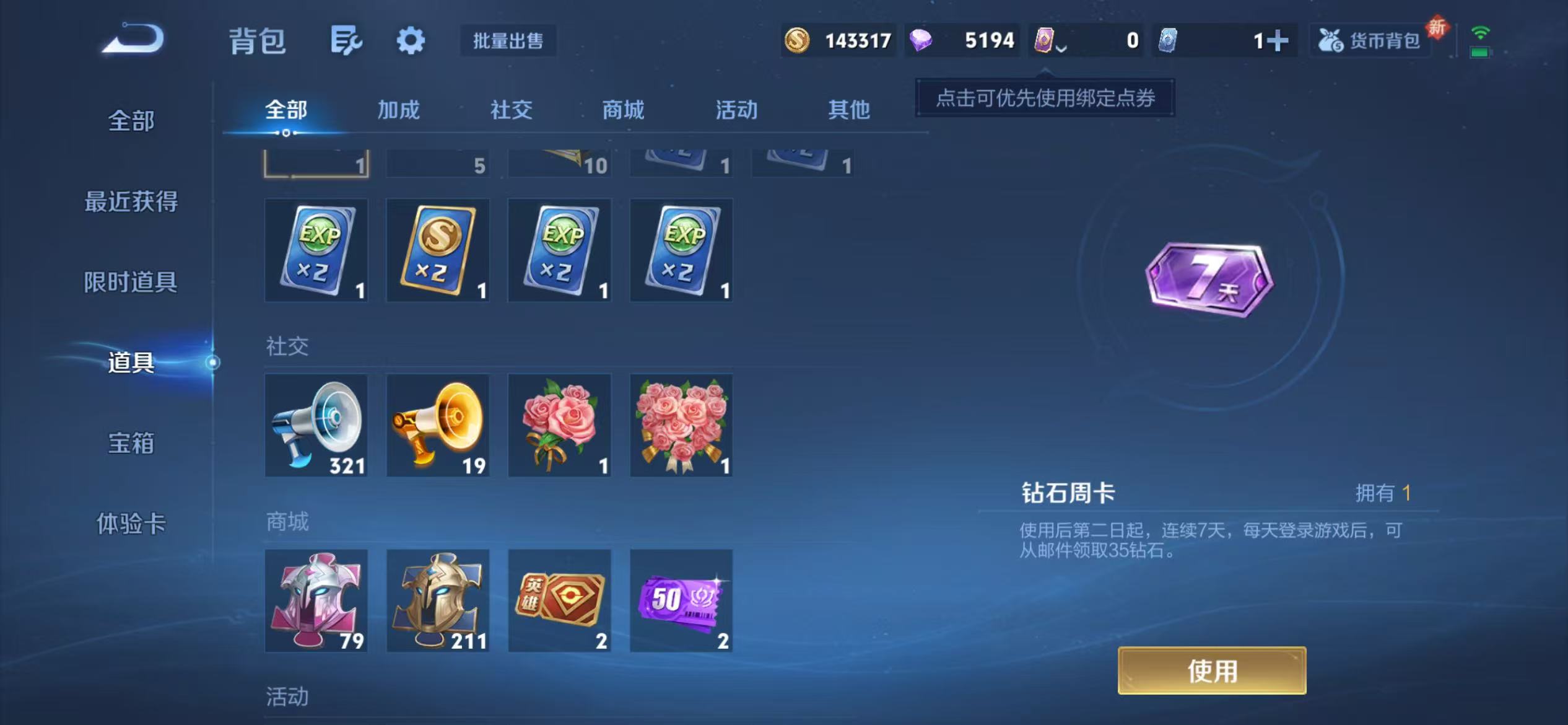Click the 批量出售 button
The image size is (1568, 725).
tap(509, 41)
